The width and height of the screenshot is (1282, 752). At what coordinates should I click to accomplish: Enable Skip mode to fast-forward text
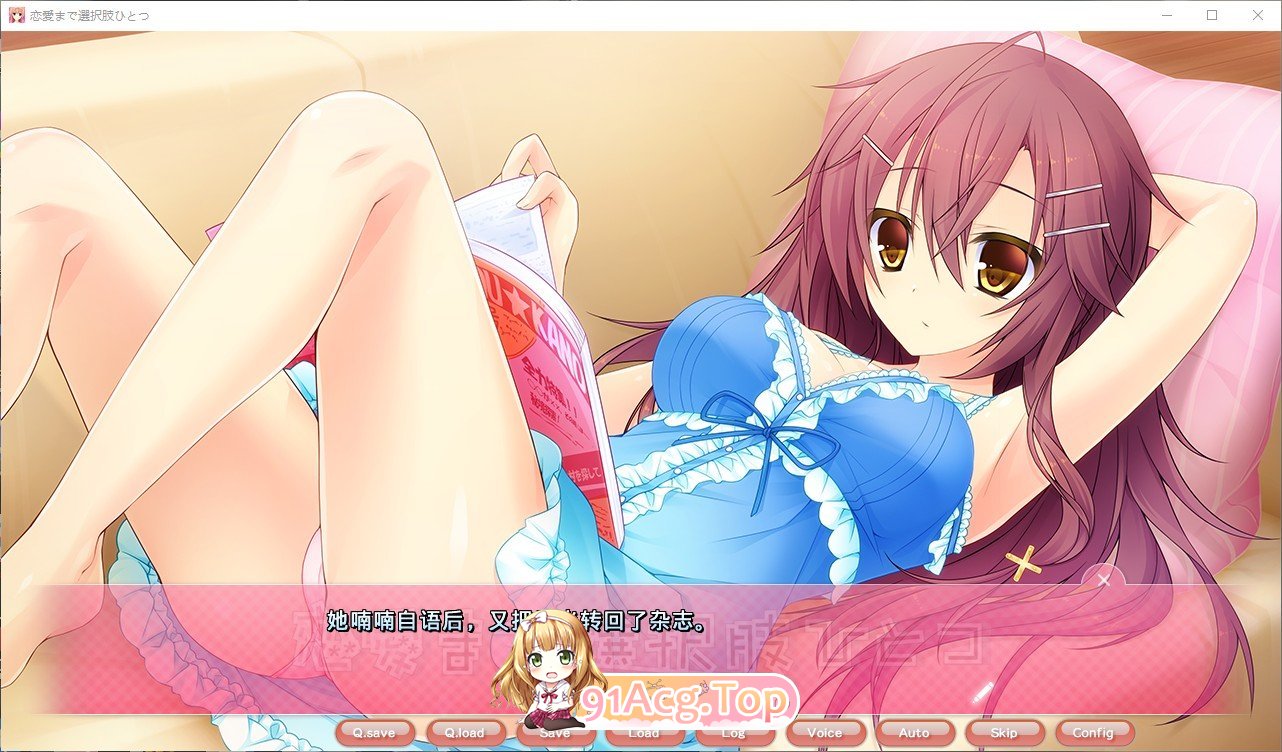1004,732
